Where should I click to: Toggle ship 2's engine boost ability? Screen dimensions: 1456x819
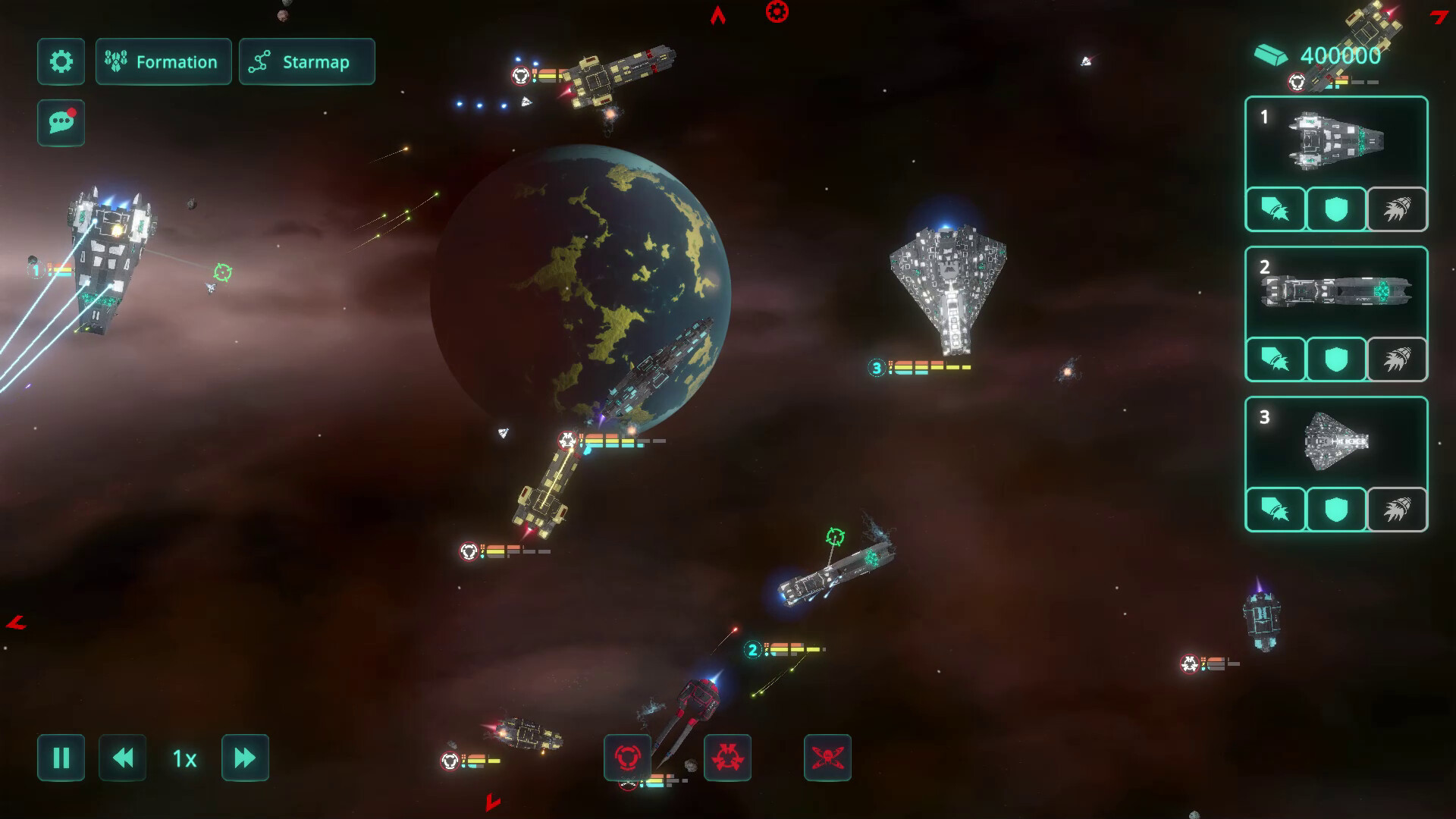[x=1397, y=359]
